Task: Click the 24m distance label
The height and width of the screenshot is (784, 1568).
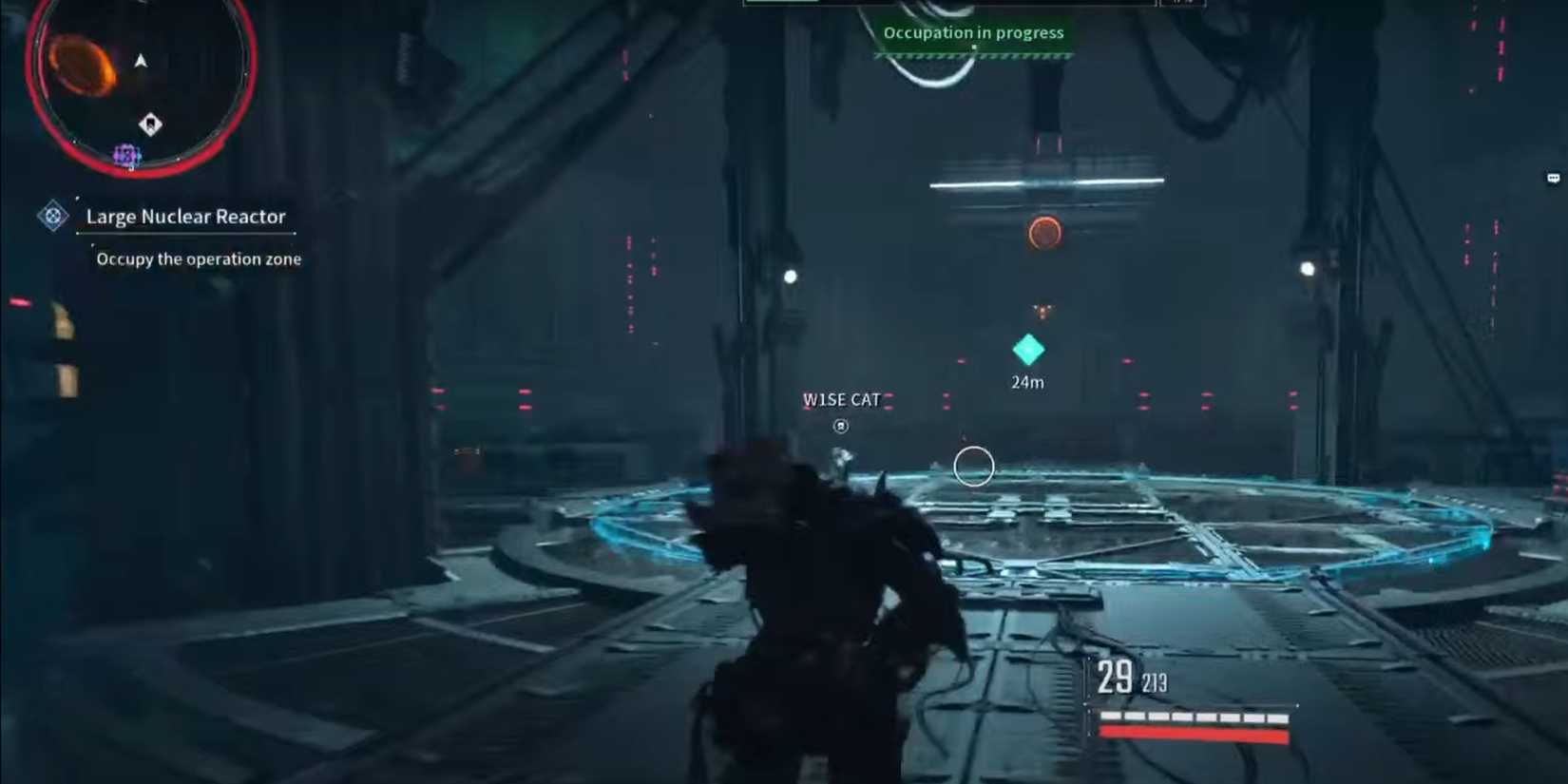Action: click(1027, 382)
